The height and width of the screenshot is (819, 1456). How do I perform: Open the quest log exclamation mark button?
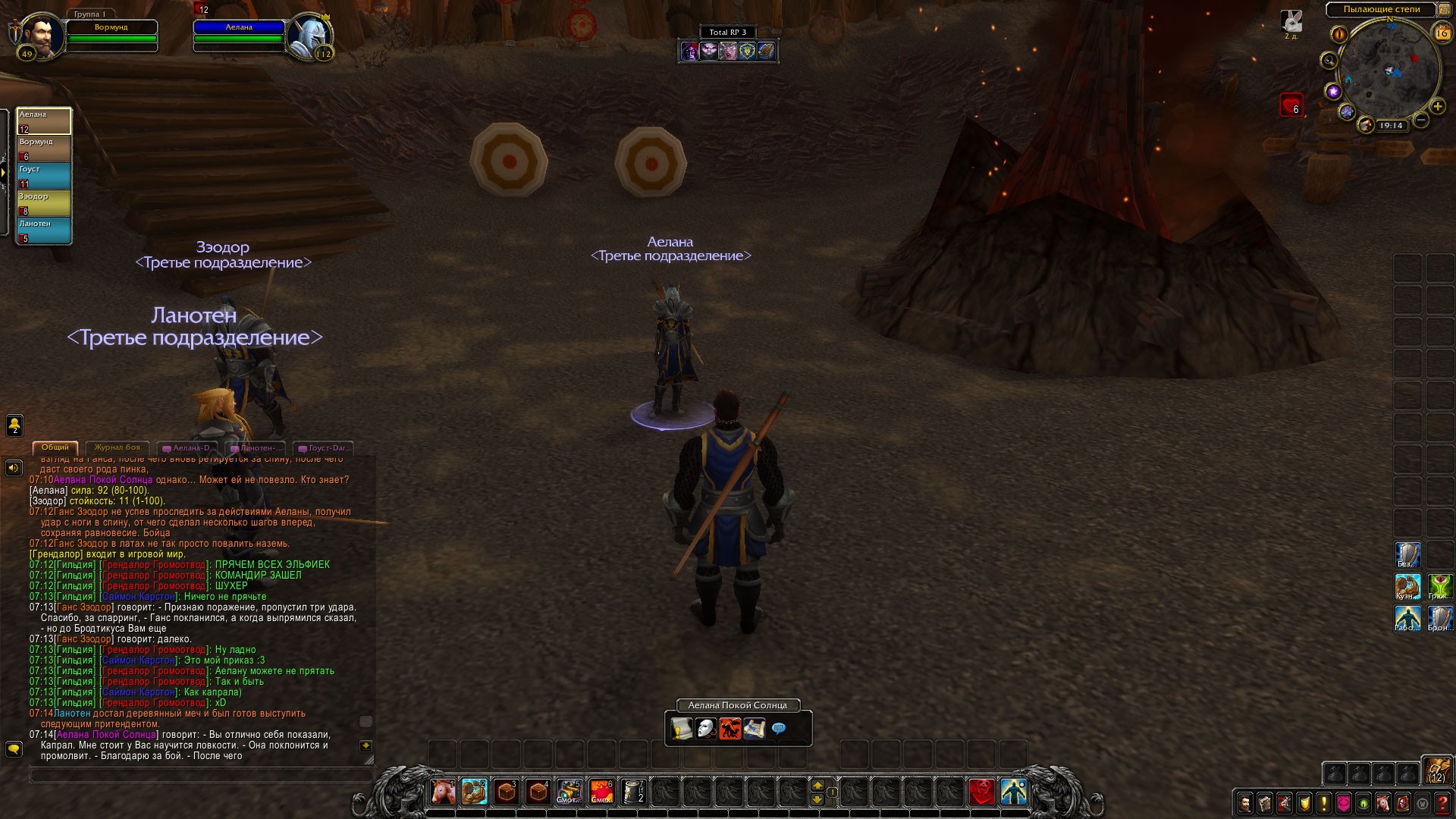coord(1324,802)
